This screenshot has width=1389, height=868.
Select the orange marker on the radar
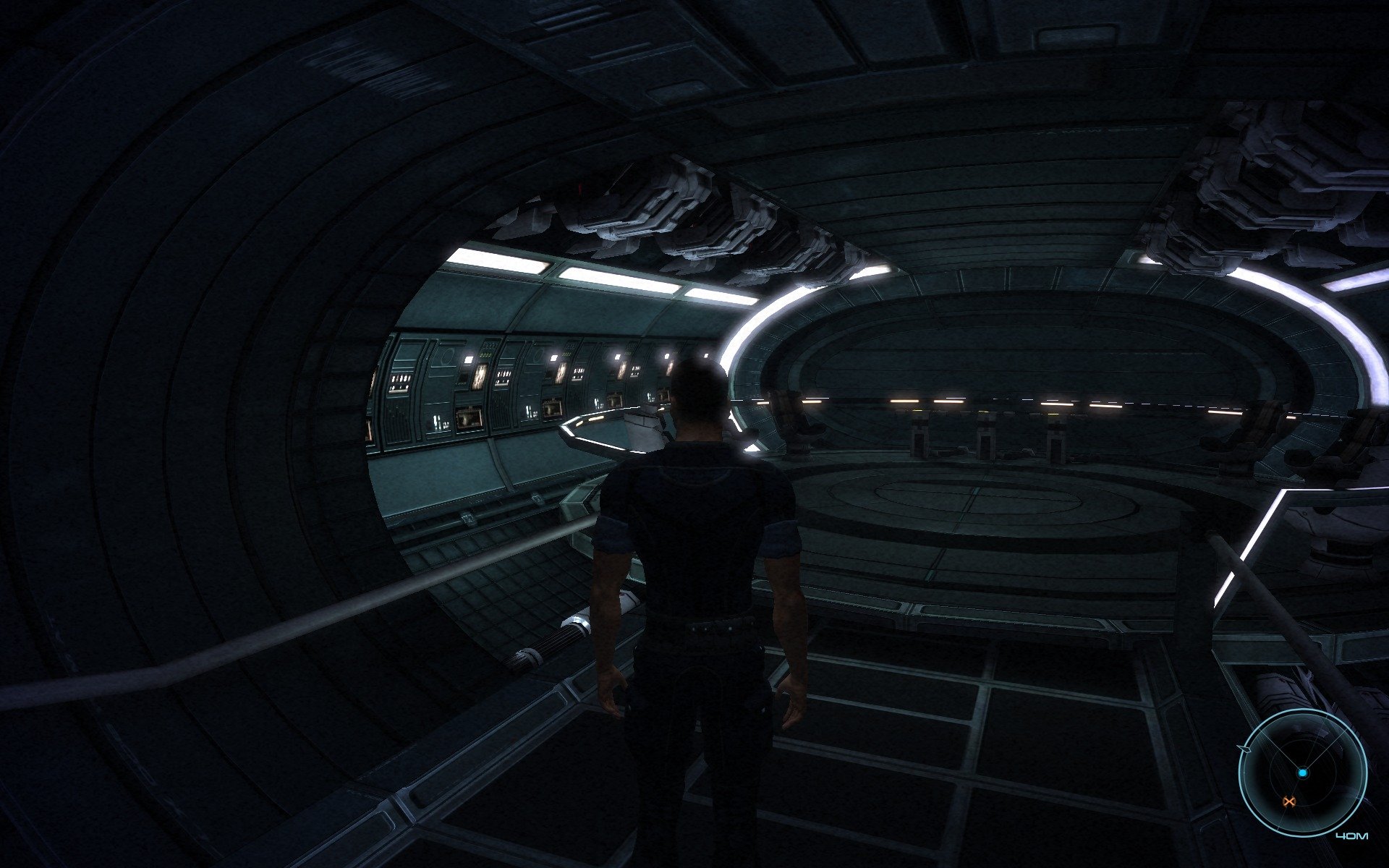(1288, 801)
